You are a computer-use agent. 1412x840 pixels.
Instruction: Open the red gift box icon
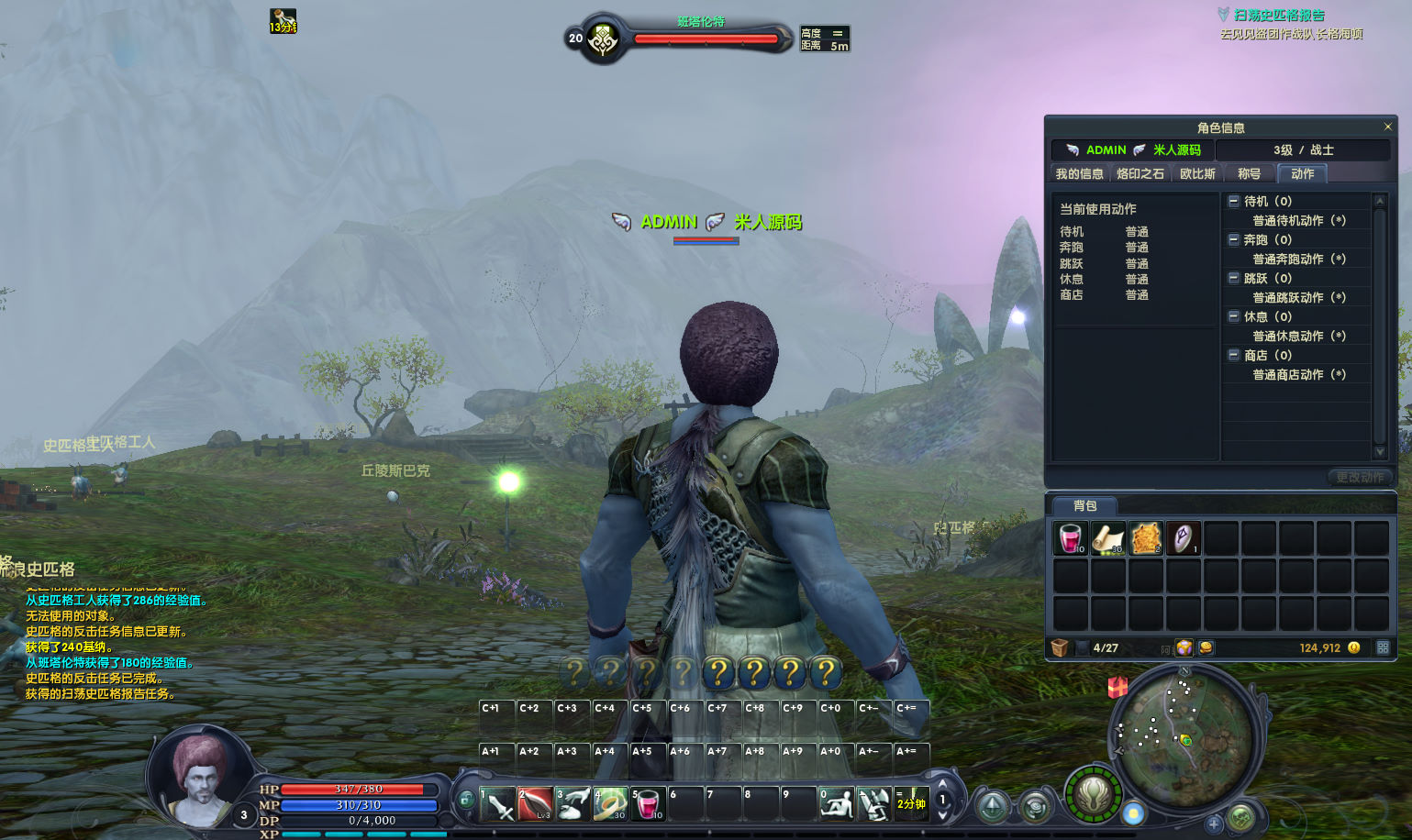click(x=1117, y=686)
